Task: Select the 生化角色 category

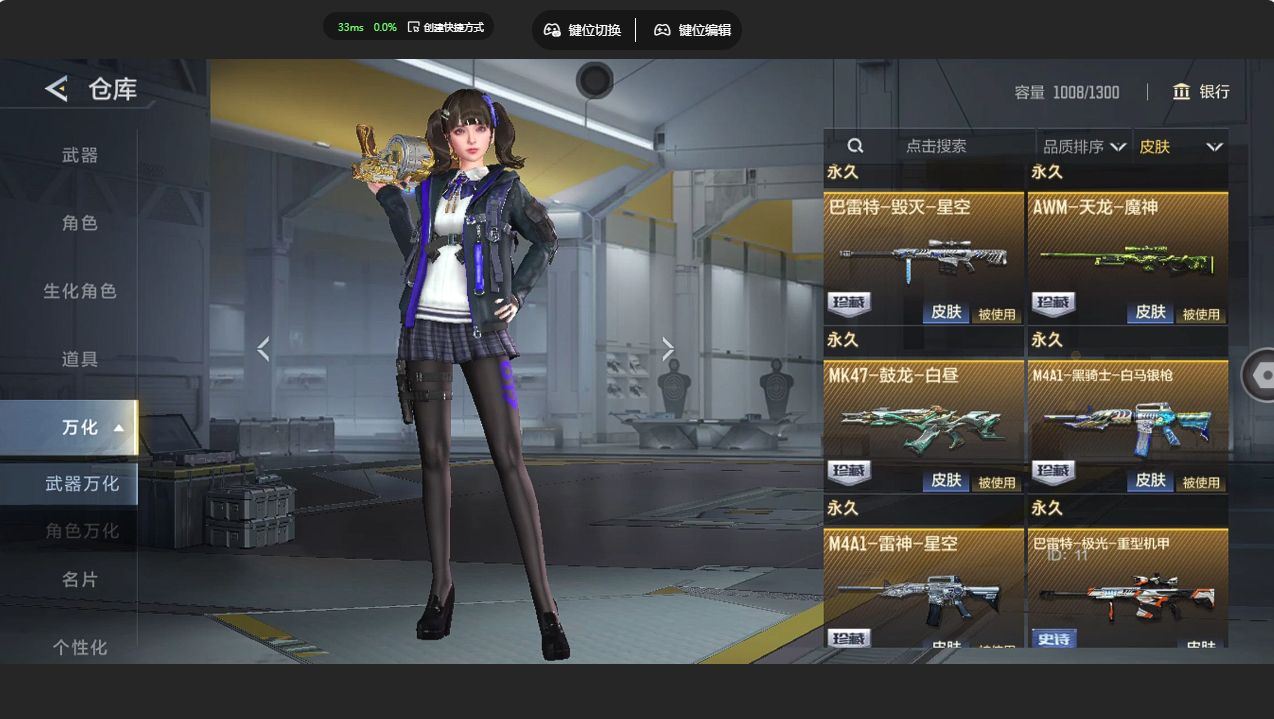Action: [x=80, y=291]
